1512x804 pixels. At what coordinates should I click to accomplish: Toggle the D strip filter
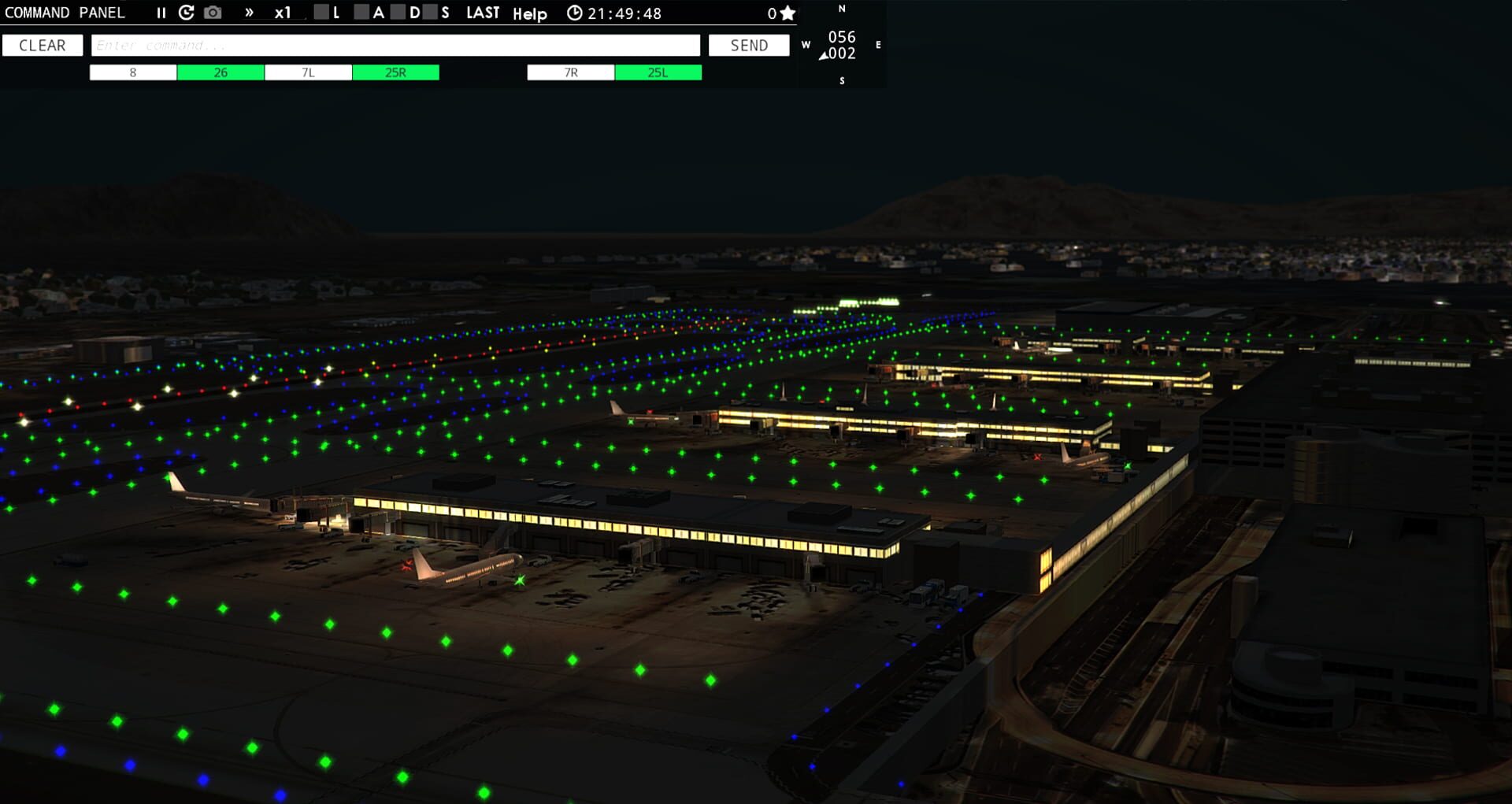click(x=398, y=13)
